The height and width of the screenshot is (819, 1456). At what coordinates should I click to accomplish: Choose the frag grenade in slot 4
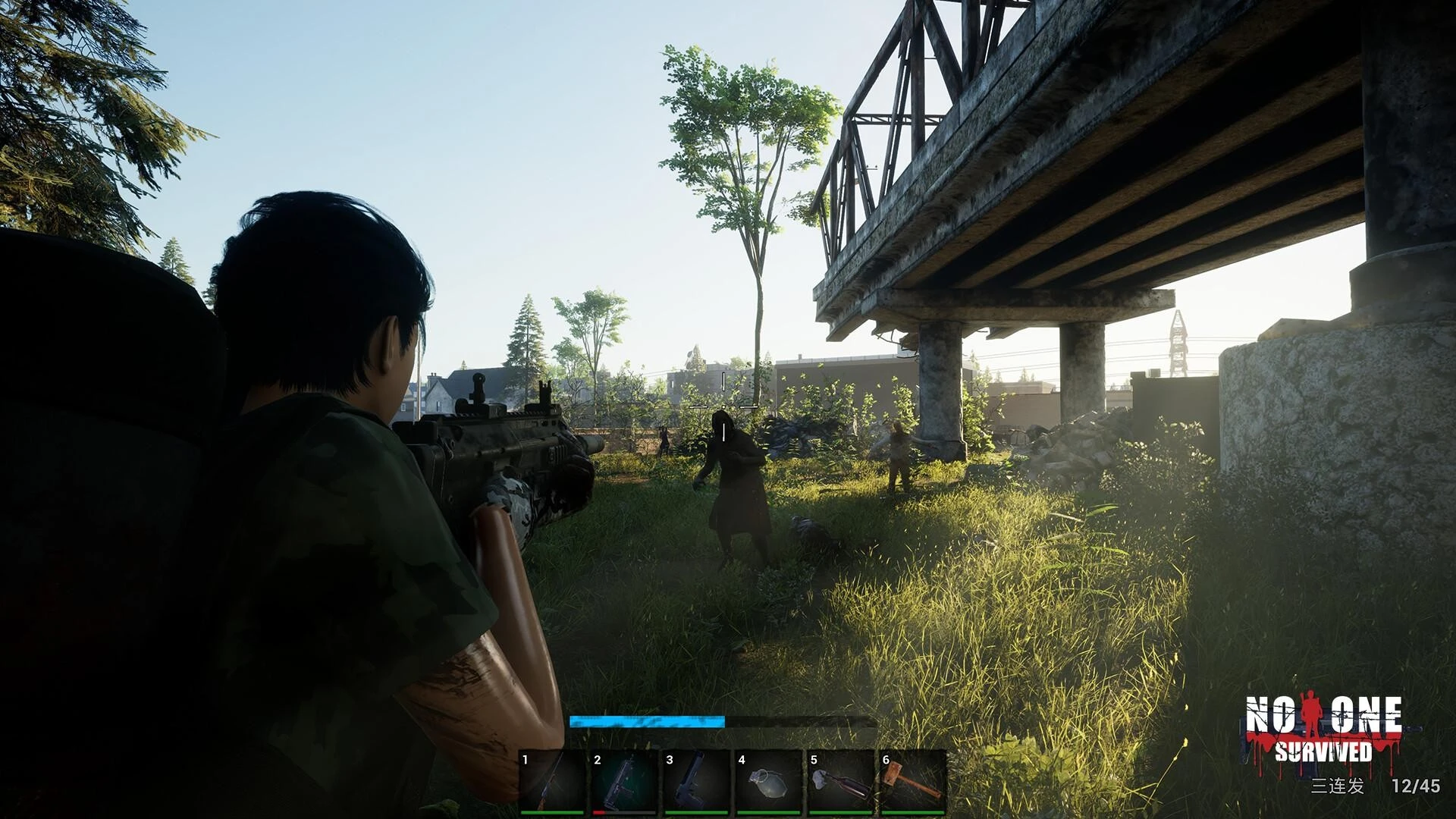(x=768, y=782)
